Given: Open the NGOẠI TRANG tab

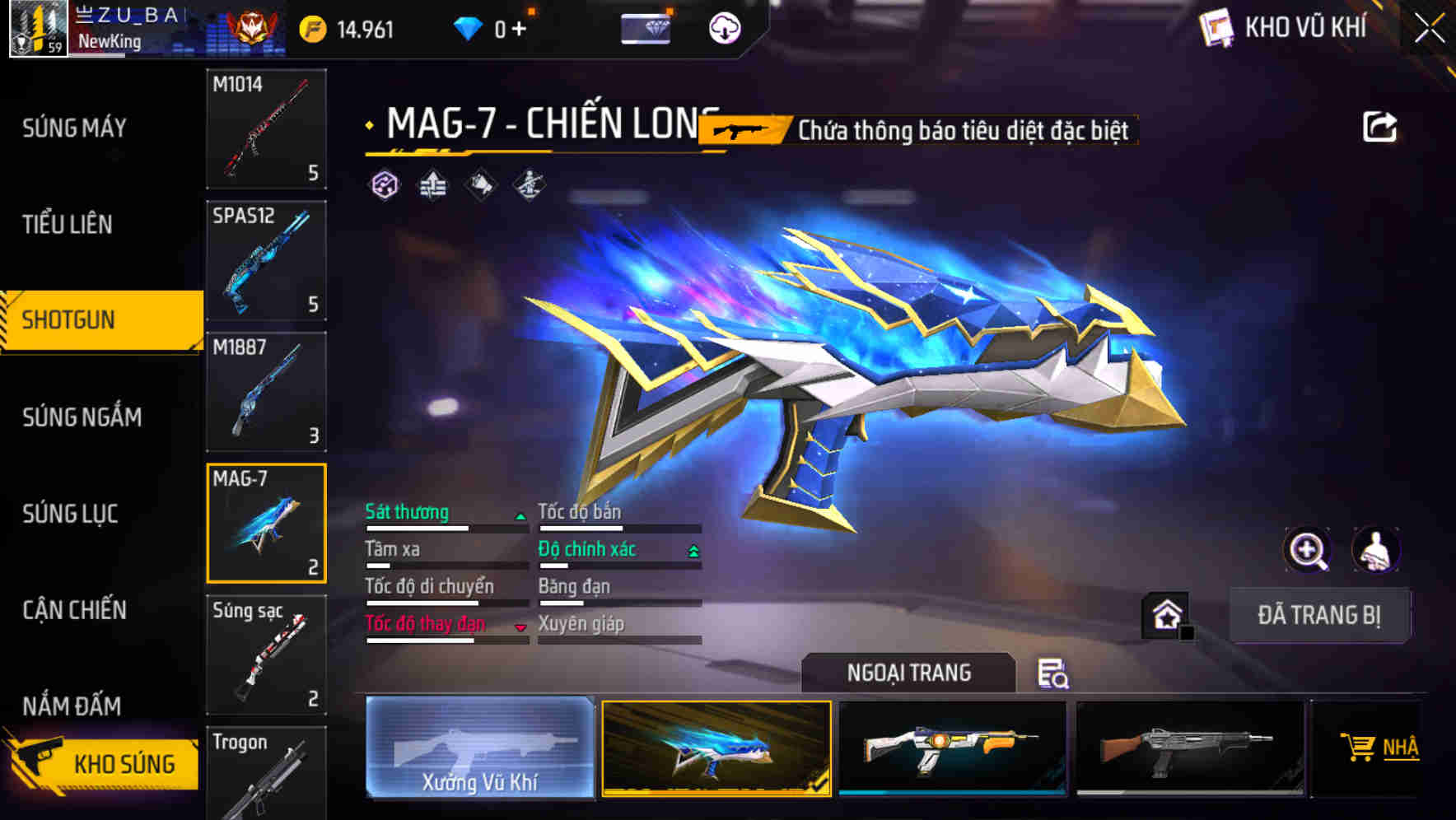Looking at the screenshot, I should [909, 673].
